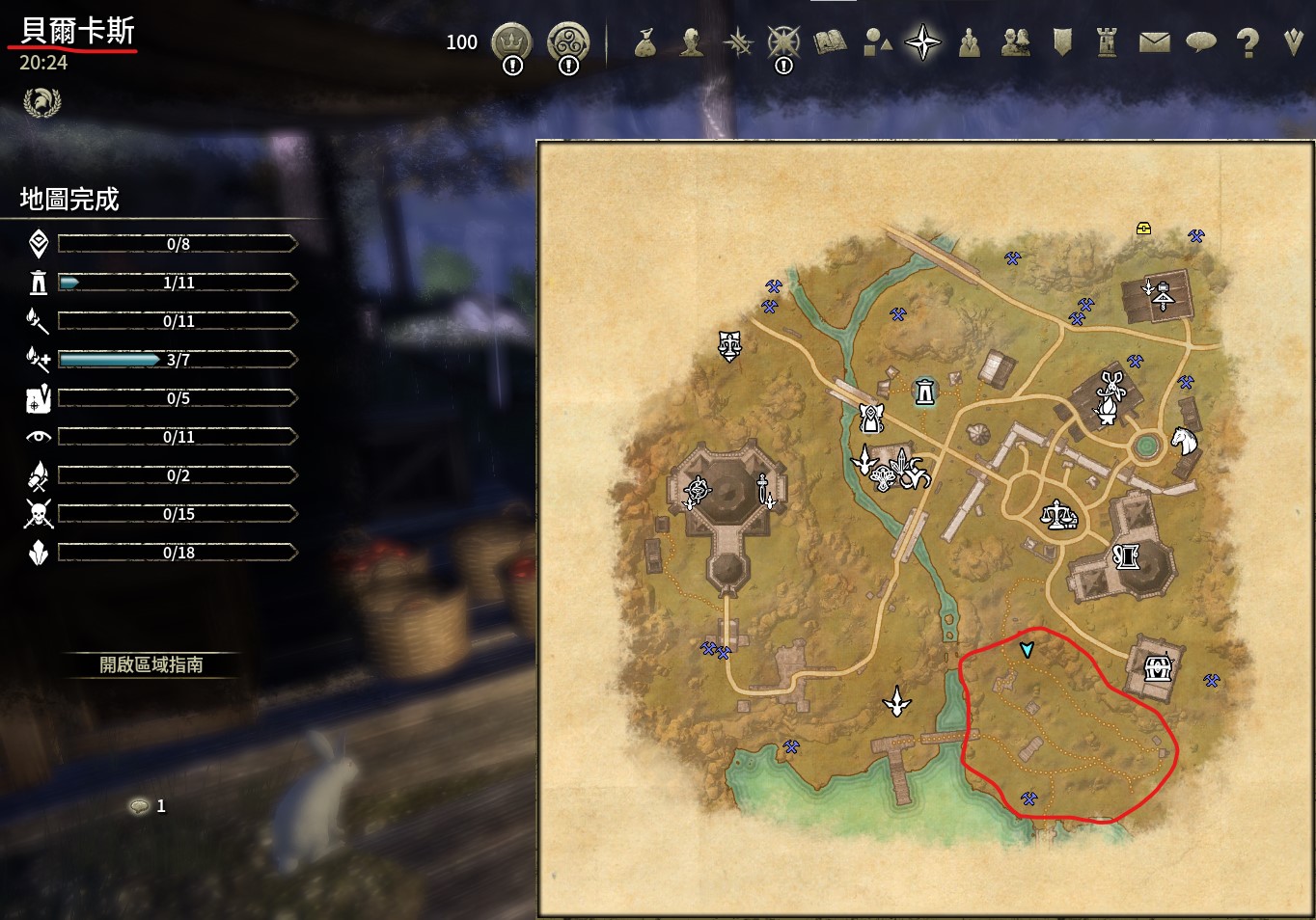Open the castle tower Alliance War menu

(x=1107, y=42)
